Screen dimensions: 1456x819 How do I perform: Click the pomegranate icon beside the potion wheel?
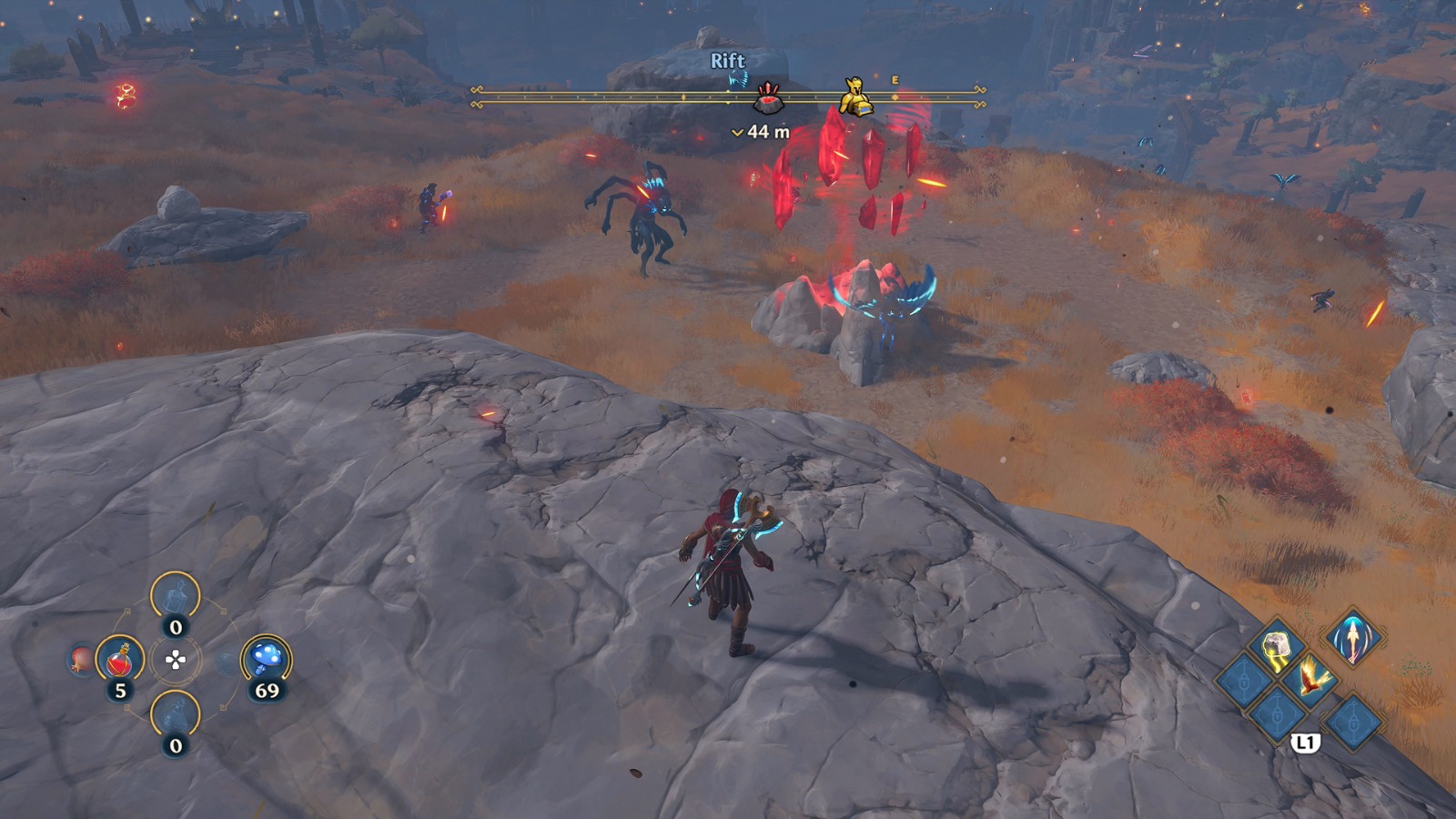80,659
